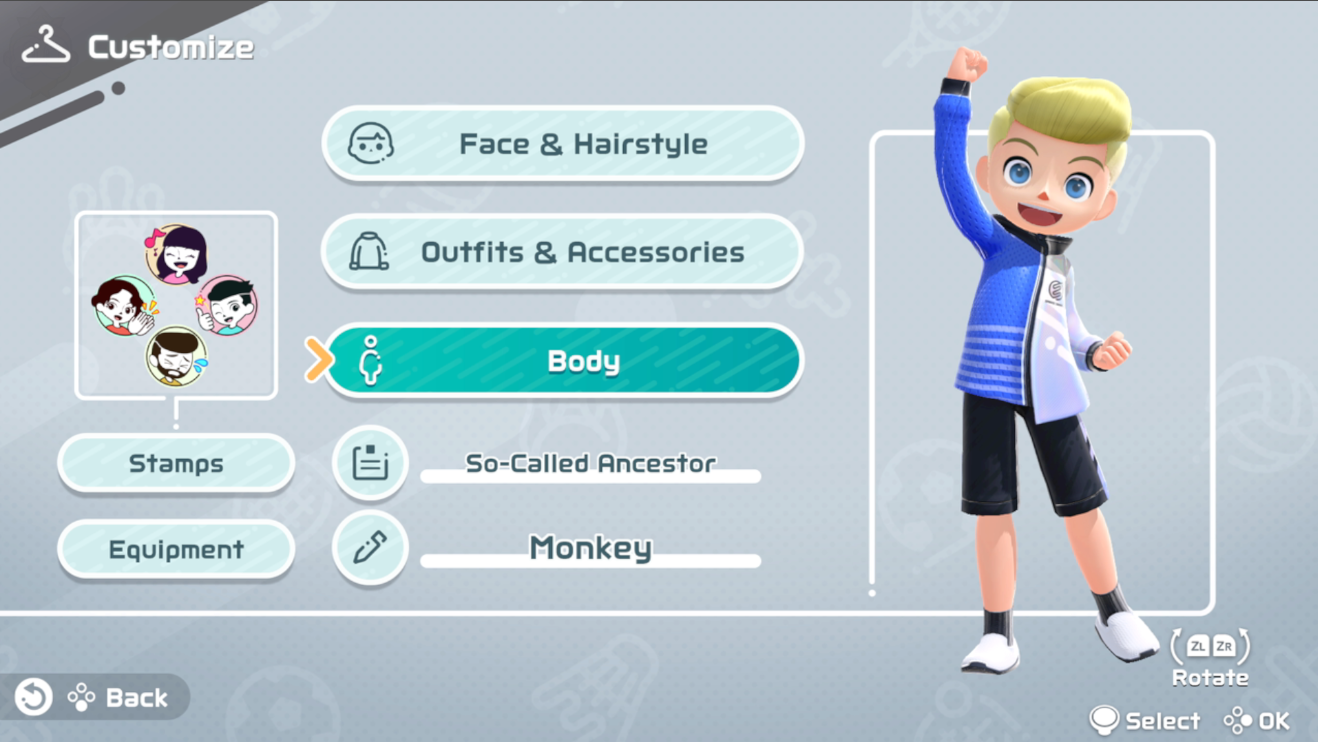
Task: Select the Body customization option
Action: 580,361
